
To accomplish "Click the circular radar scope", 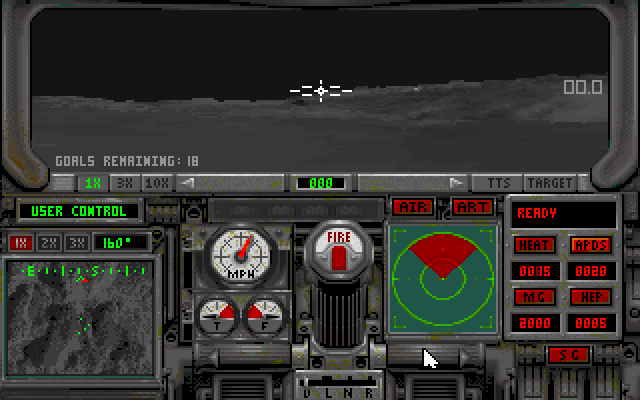I will [x=439, y=276].
